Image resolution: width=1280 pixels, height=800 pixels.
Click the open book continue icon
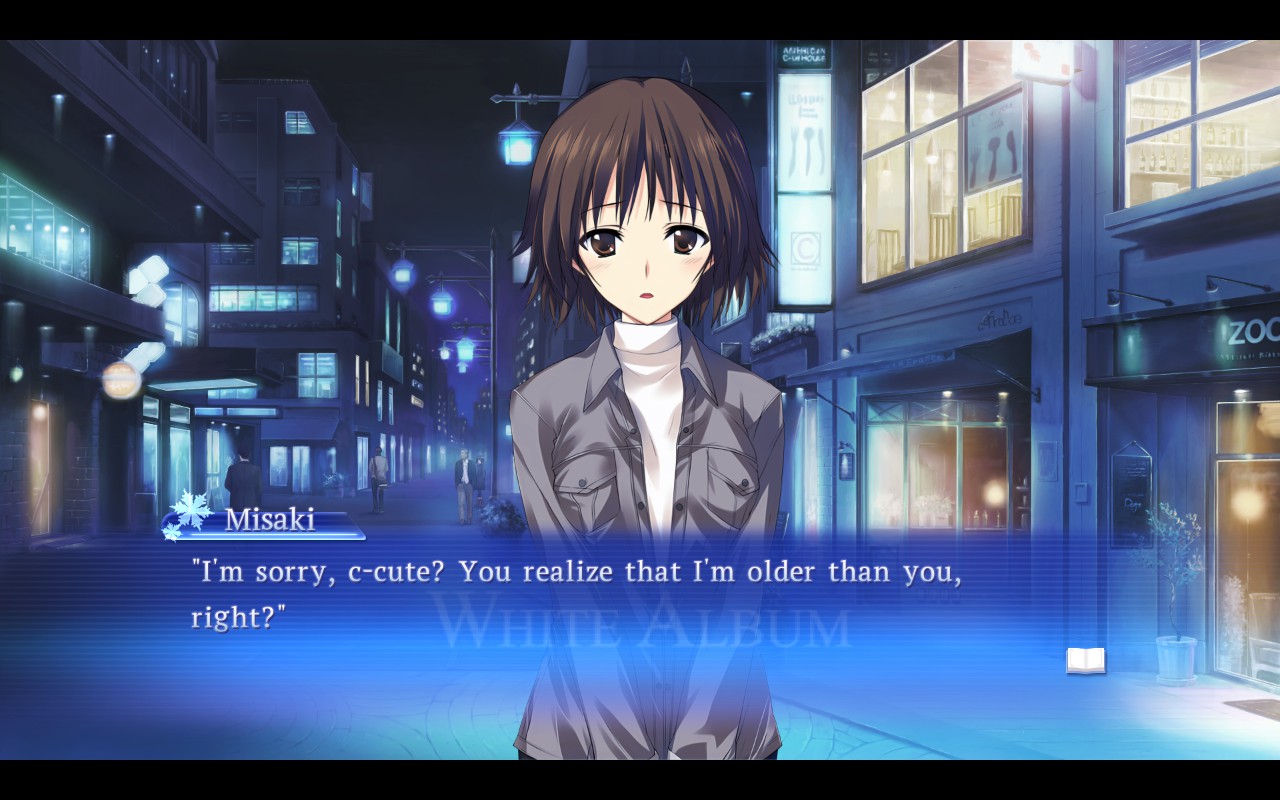point(1085,660)
